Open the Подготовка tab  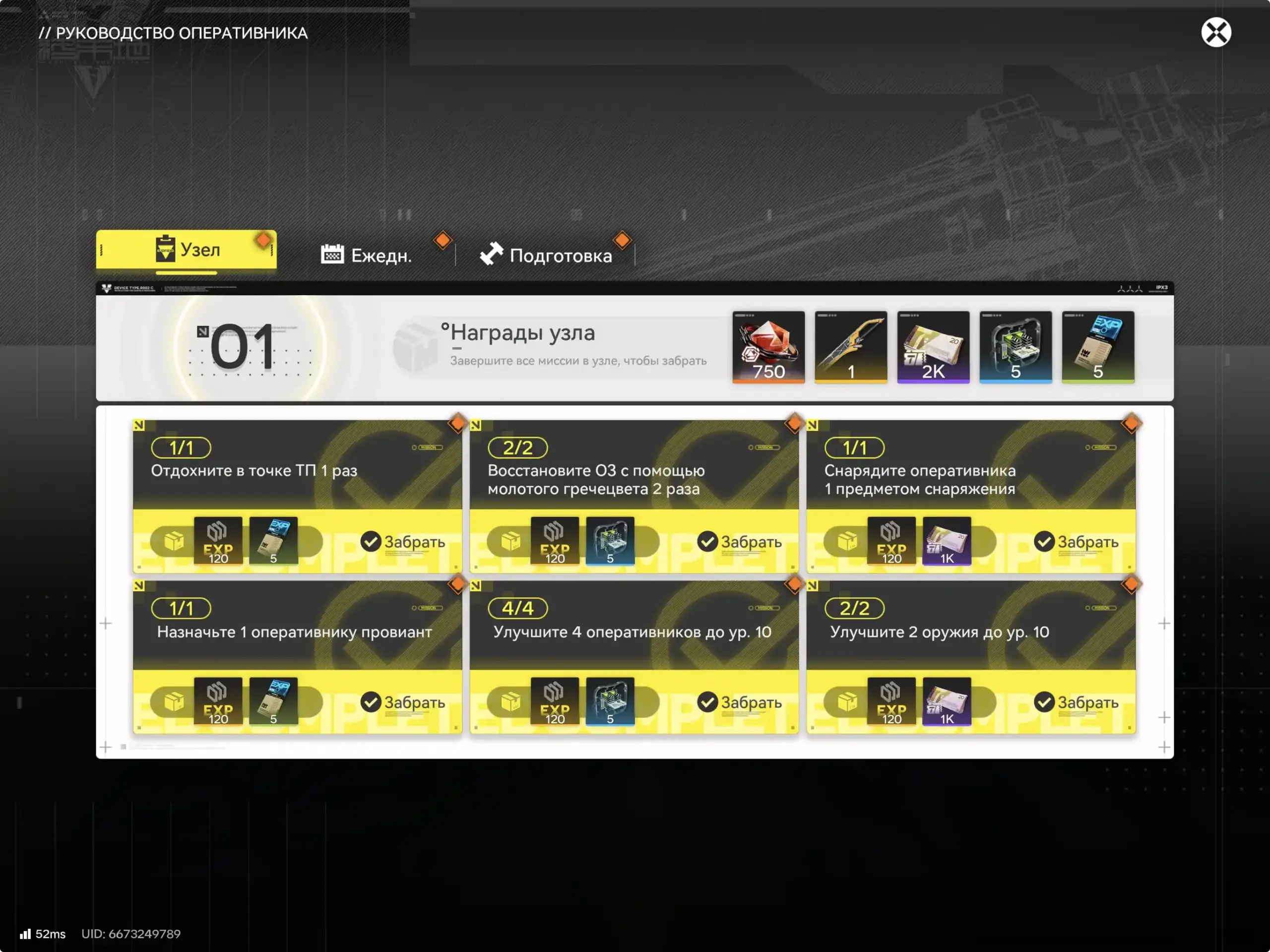click(x=546, y=255)
